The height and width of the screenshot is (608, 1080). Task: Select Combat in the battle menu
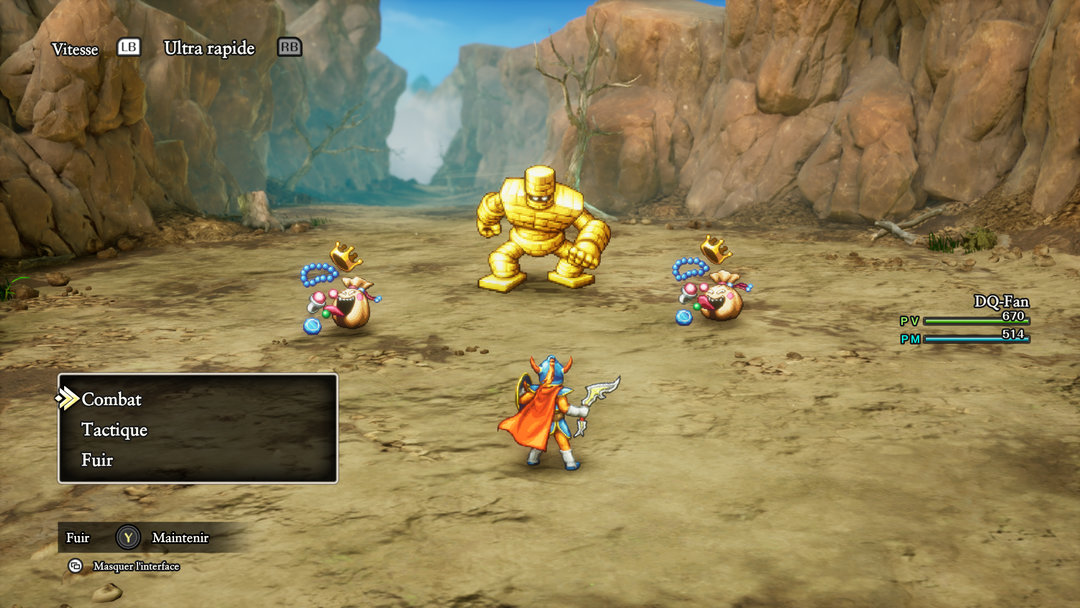(112, 399)
